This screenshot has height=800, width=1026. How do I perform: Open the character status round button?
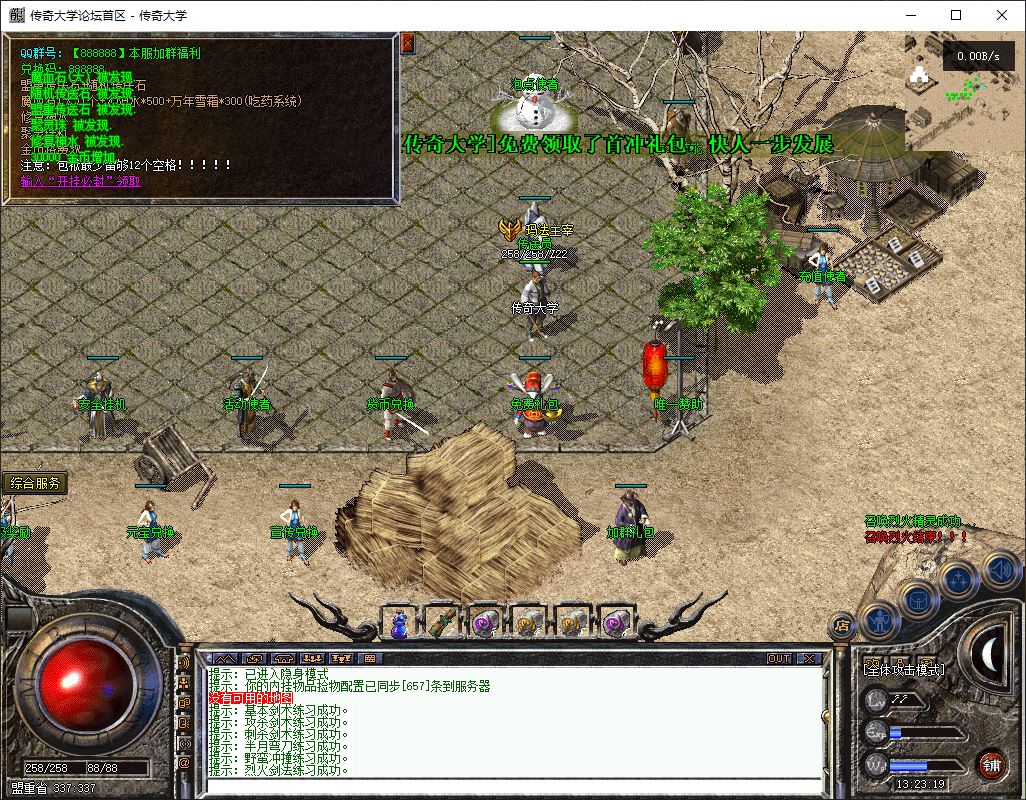coord(879,620)
